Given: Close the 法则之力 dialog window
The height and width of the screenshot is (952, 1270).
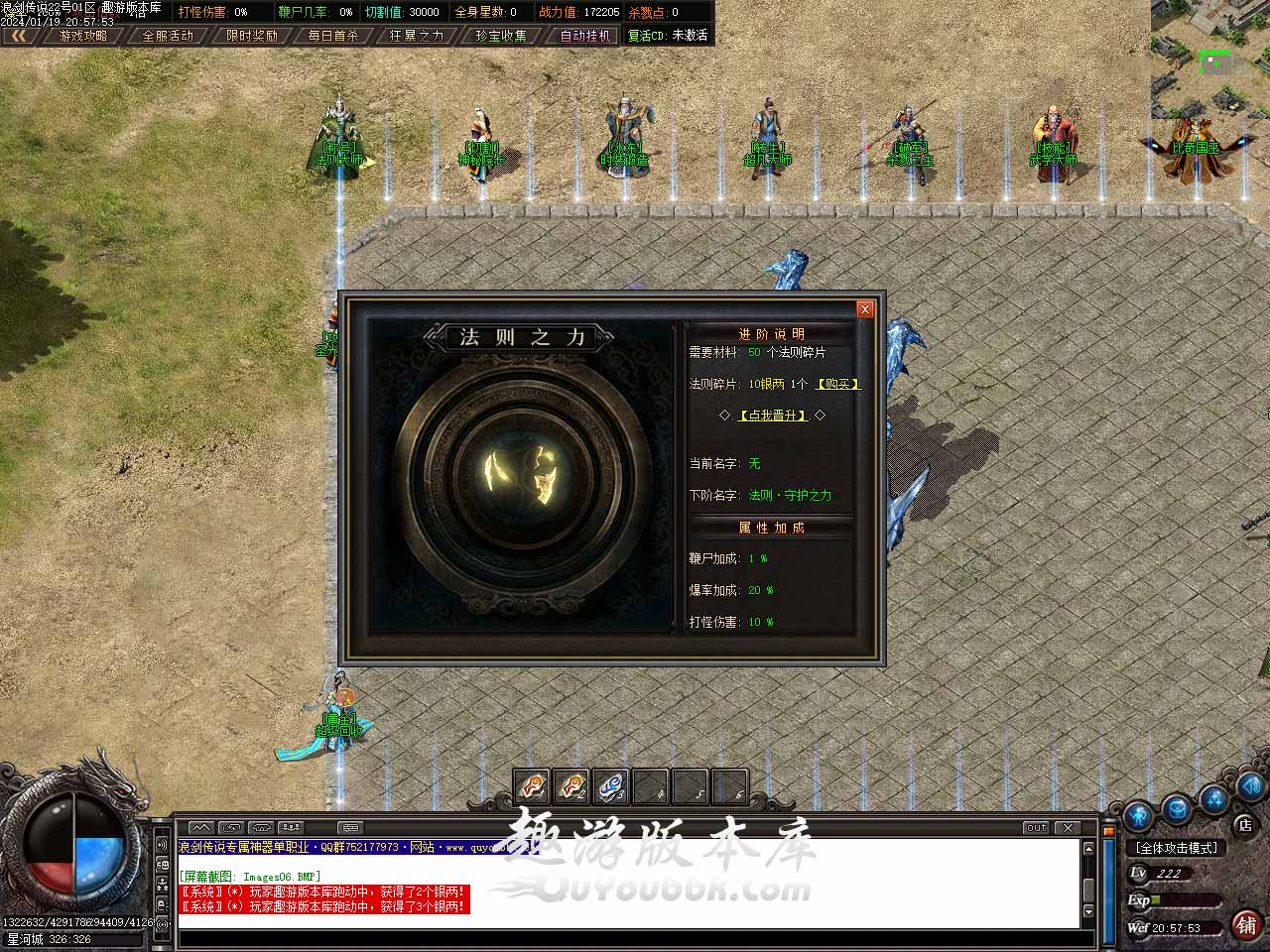Looking at the screenshot, I should (x=864, y=309).
